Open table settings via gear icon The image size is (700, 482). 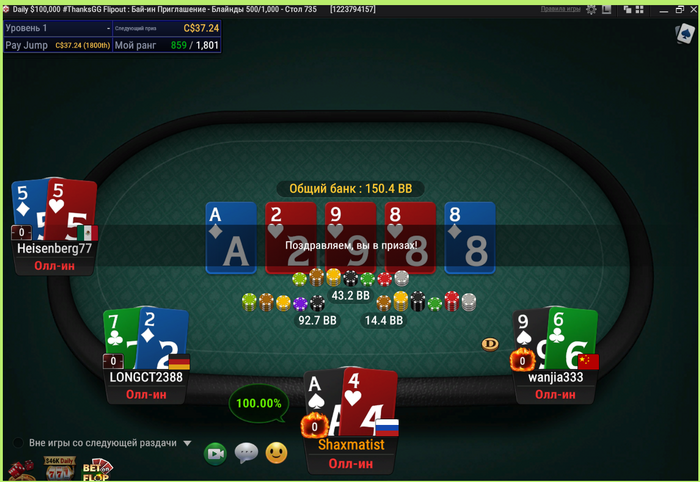pos(591,9)
